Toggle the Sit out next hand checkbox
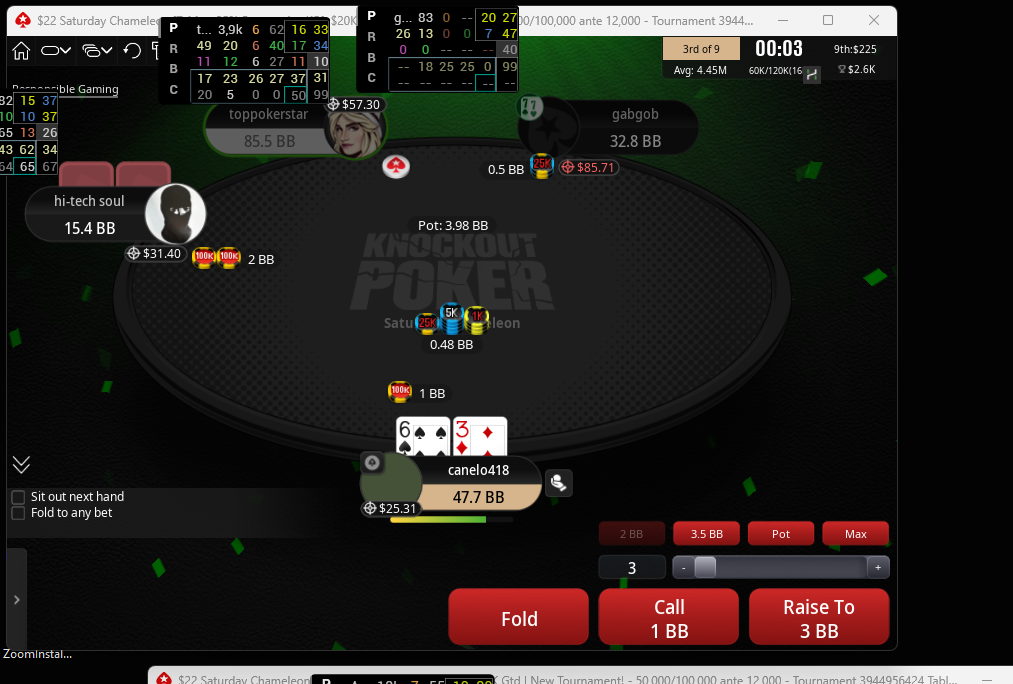Image resolution: width=1013 pixels, height=684 pixels. [18, 497]
